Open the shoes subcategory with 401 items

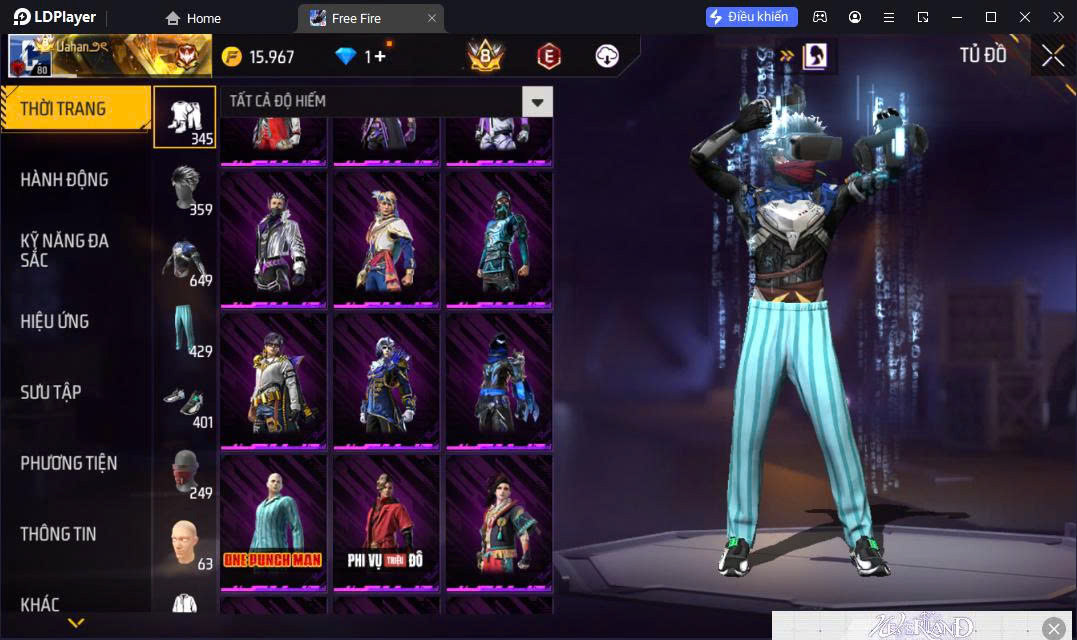click(185, 400)
